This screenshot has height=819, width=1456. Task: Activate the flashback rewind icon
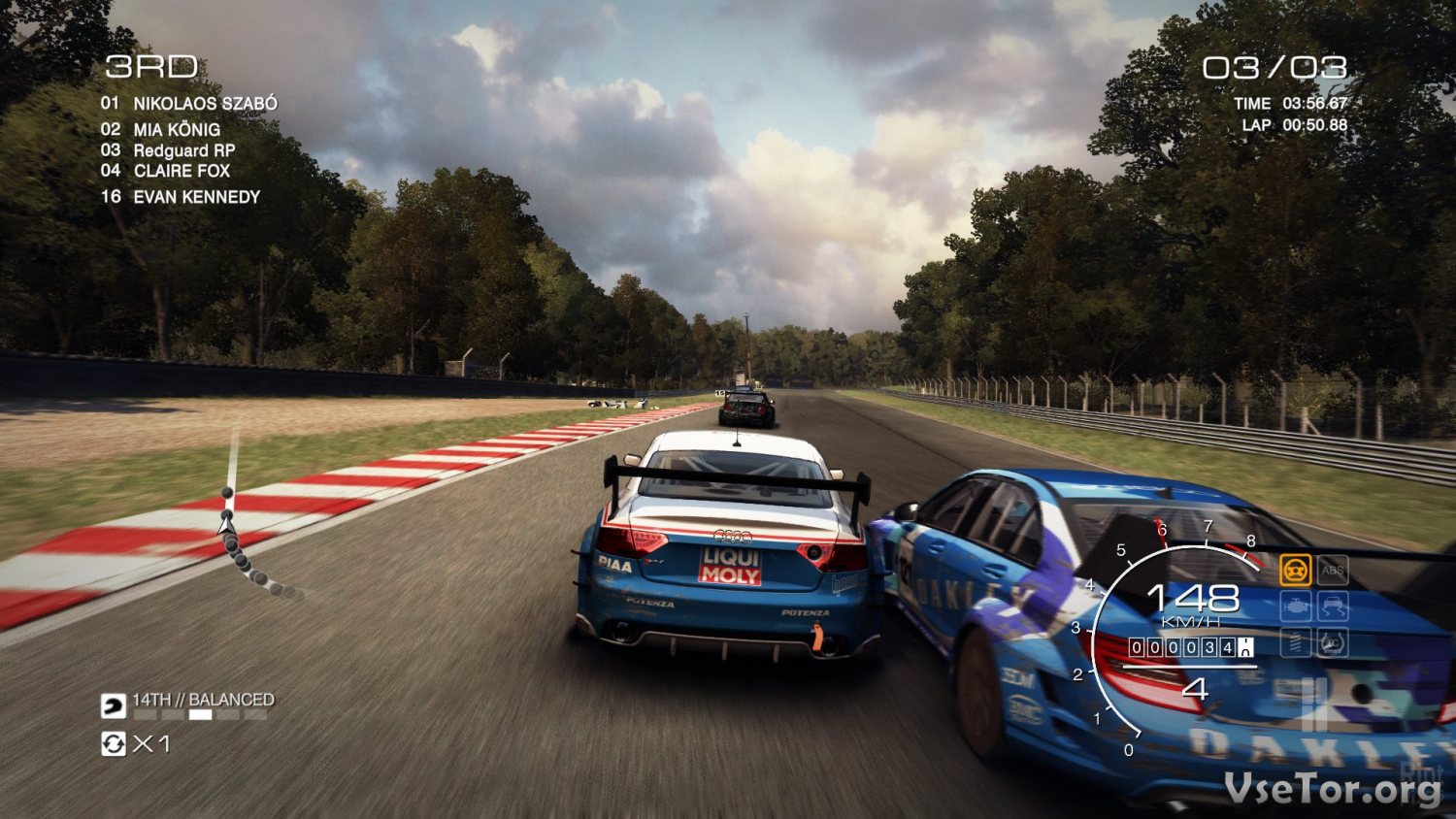(x=114, y=744)
